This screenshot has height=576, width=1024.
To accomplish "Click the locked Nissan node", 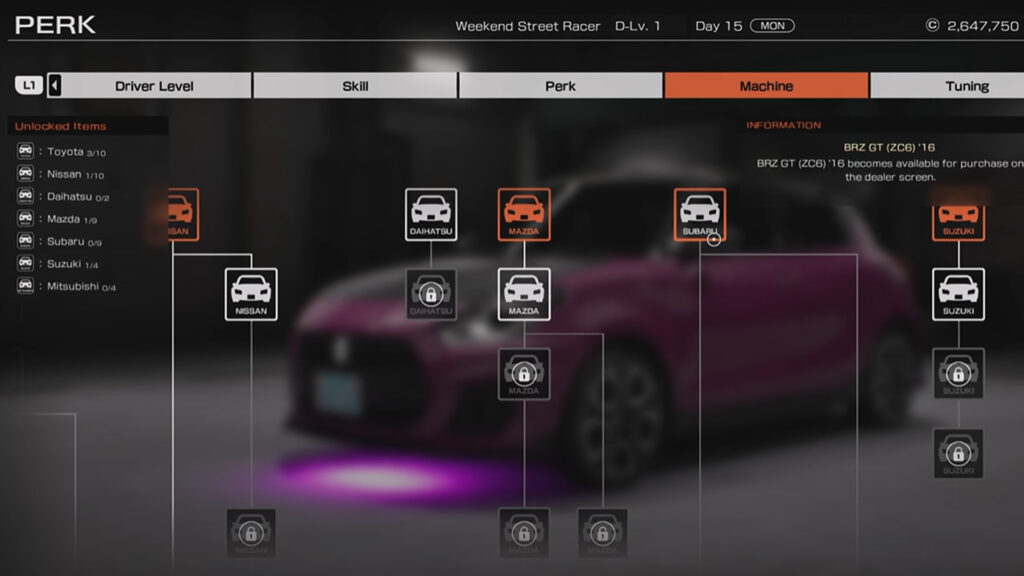I will pos(251,533).
